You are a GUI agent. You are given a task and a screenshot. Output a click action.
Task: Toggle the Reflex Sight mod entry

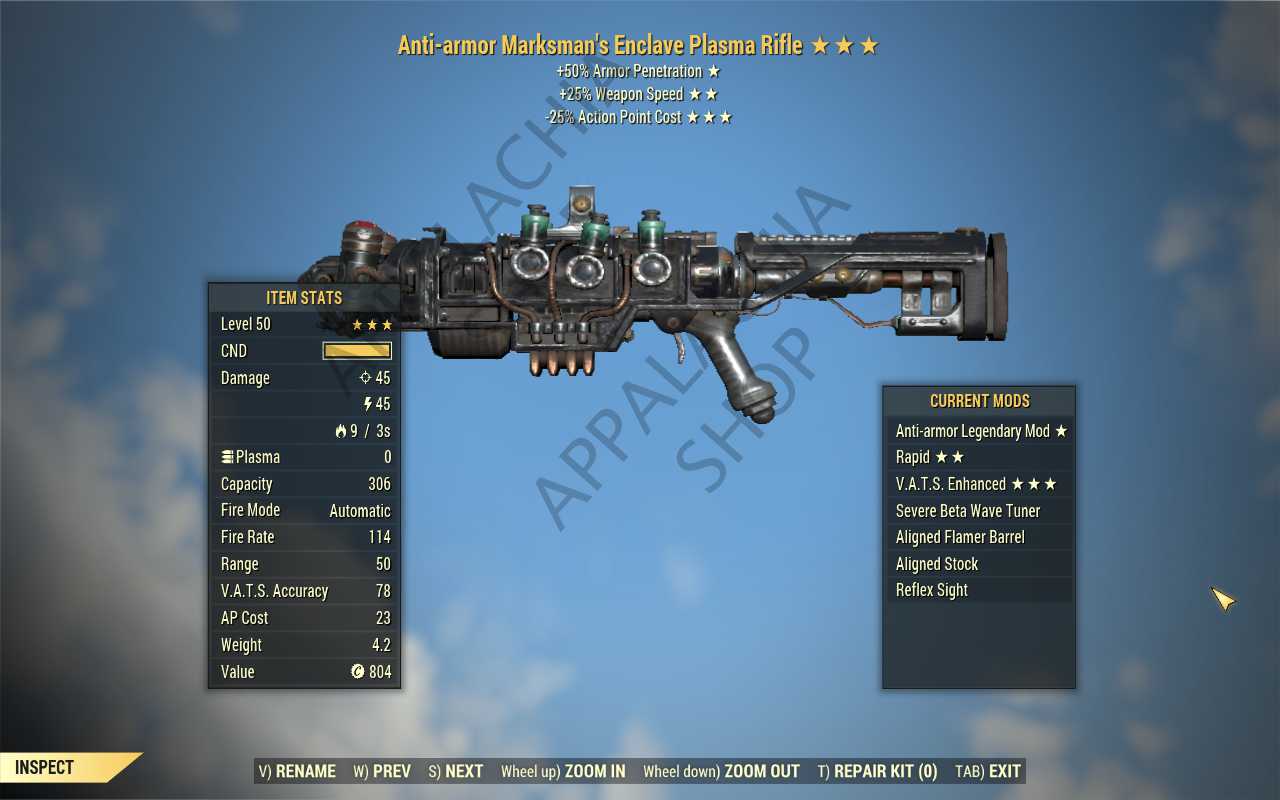tap(931, 590)
